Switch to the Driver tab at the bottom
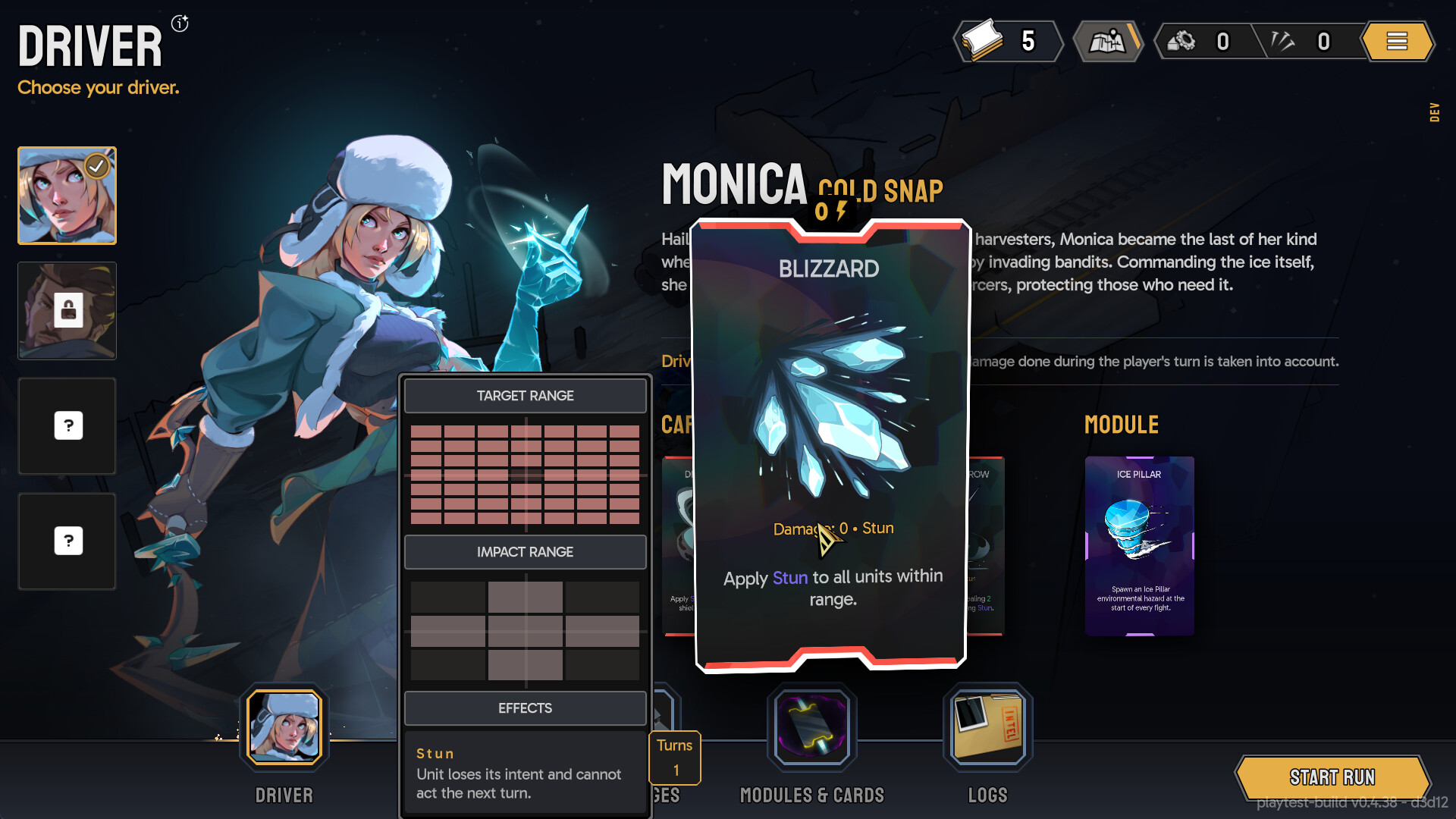Image resolution: width=1456 pixels, height=819 pixels. tap(283, 726)
